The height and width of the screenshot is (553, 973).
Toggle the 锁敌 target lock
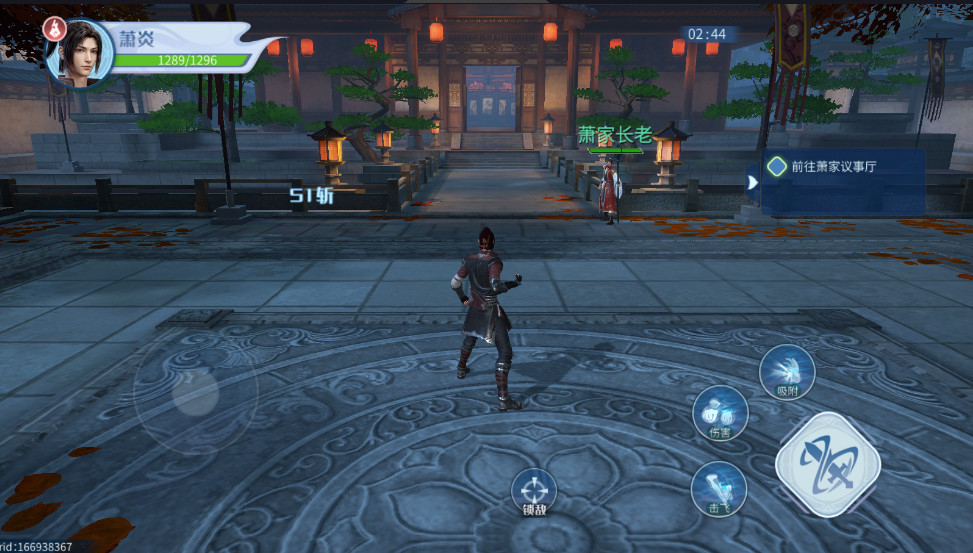[534, 492]
